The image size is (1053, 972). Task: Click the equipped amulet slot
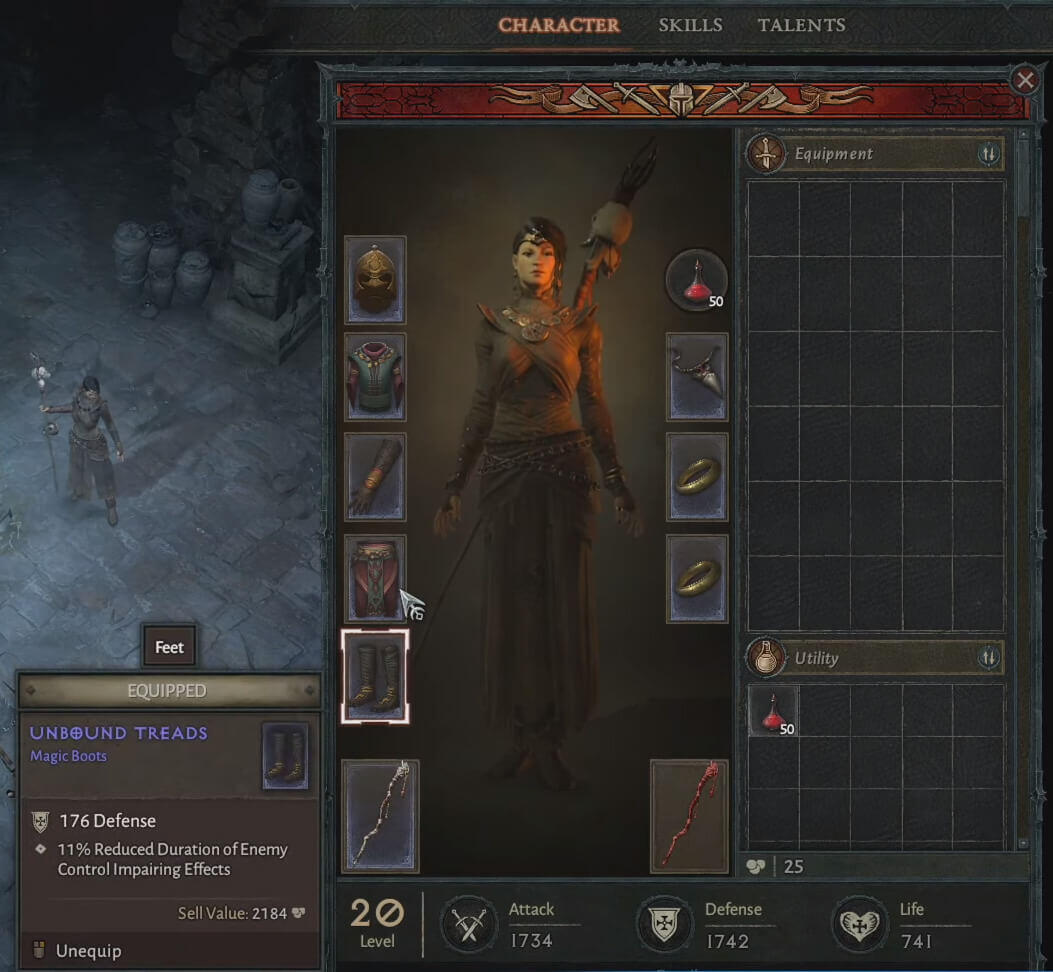click(697, 377)
